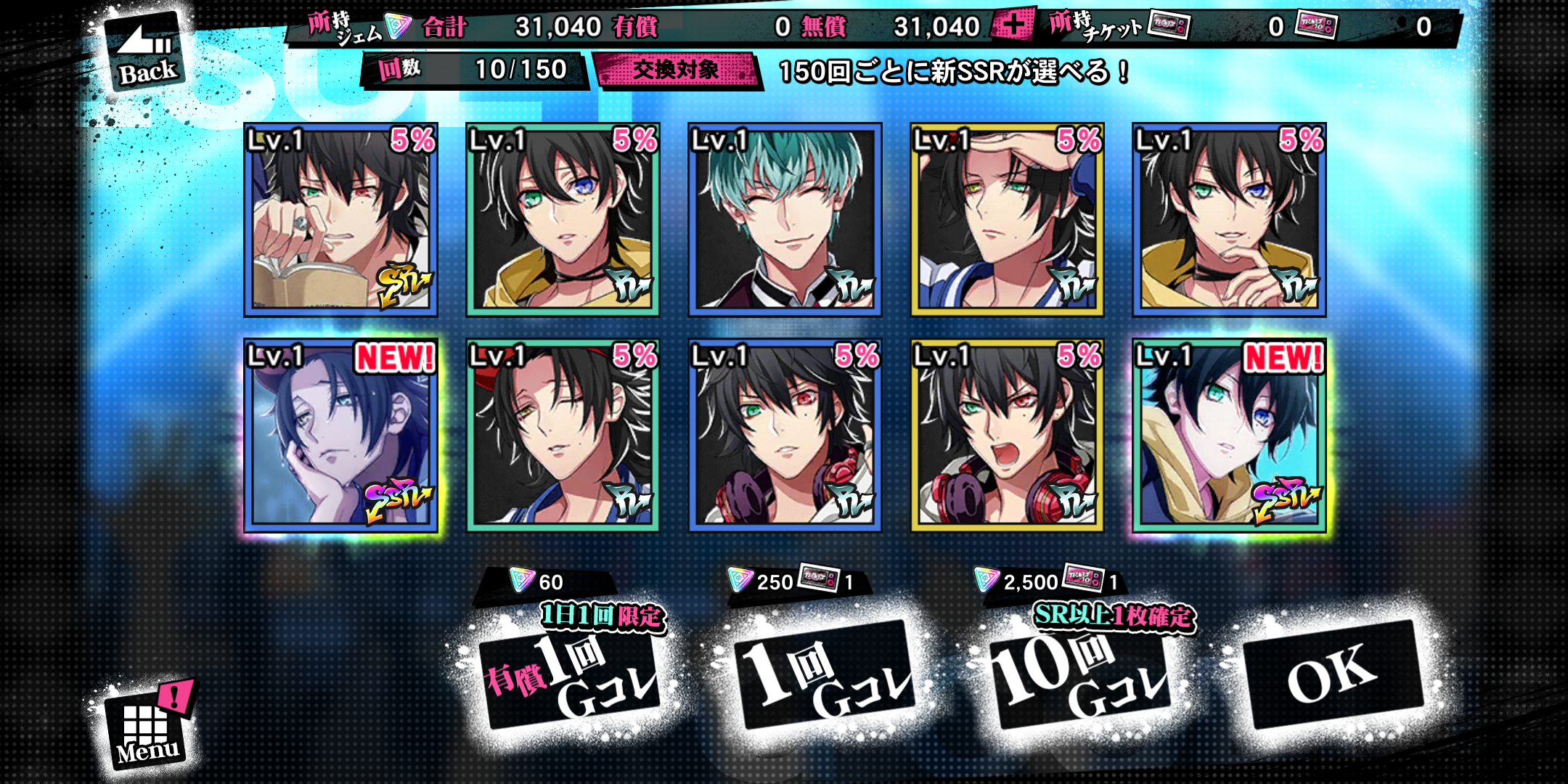View the SR card with the book
Screen dimensions: 1568x784
340,220
